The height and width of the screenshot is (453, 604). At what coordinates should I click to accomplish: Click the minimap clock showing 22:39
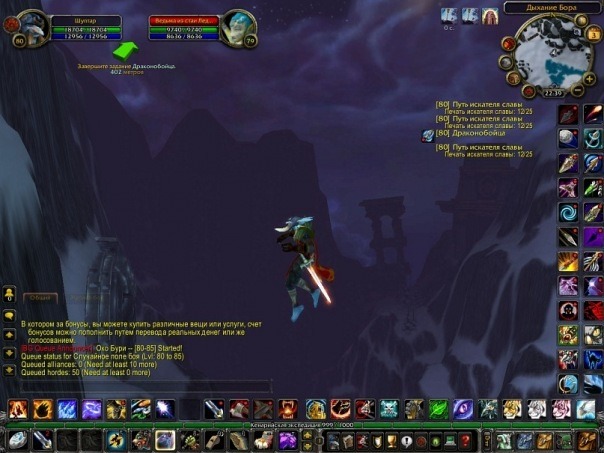click(x=549, y=92)
